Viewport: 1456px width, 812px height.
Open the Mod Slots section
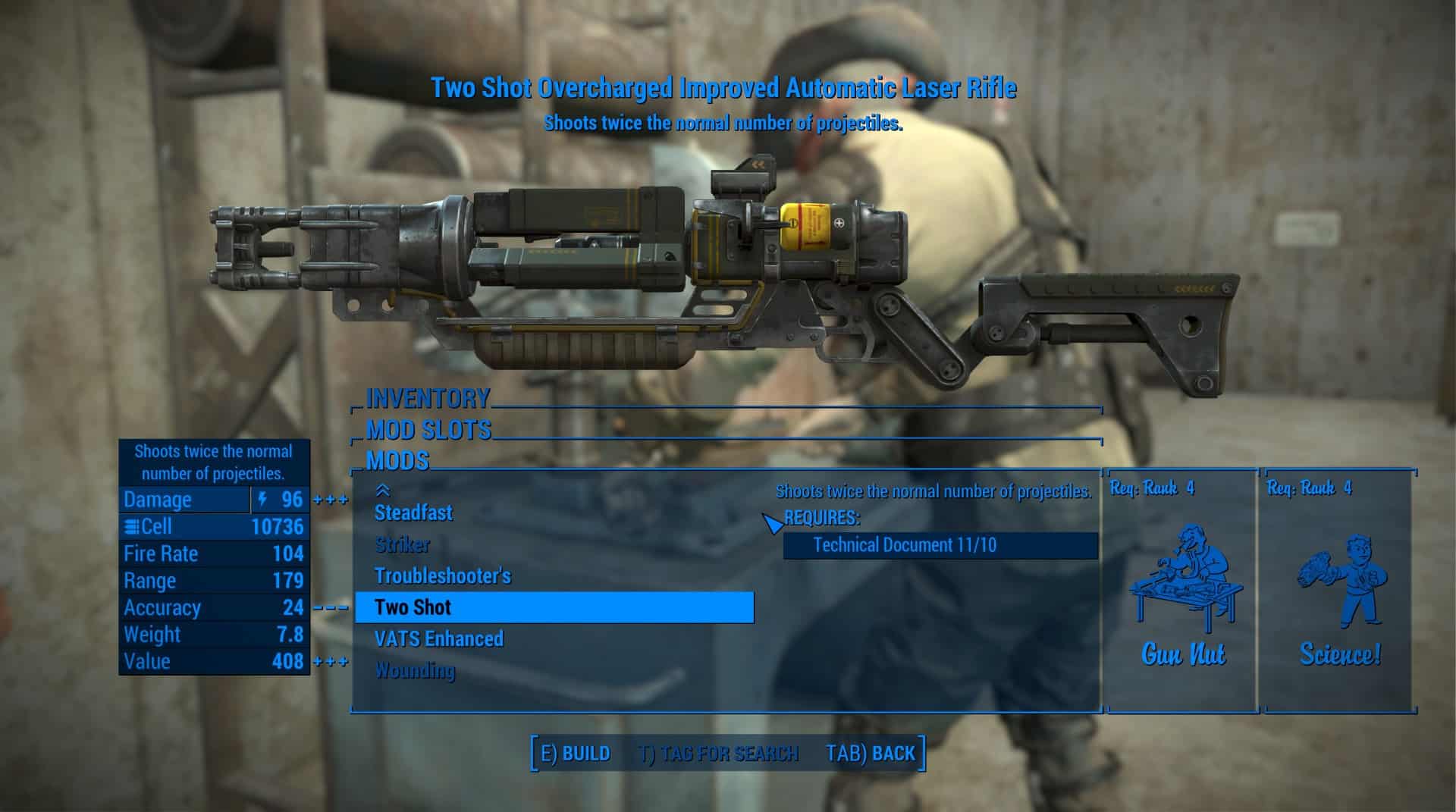tap(429, 431)
